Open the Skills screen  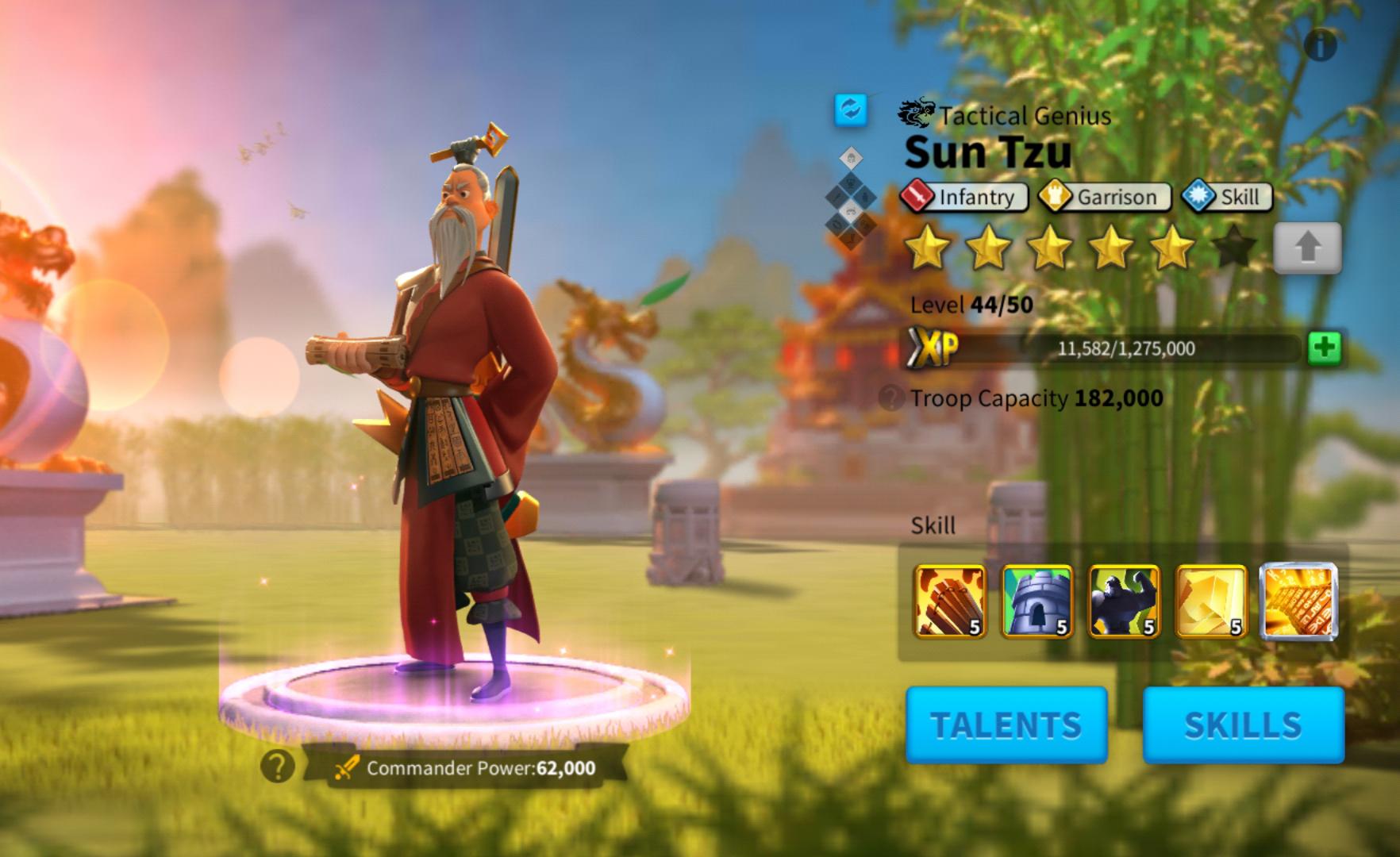coord(1243,725)
